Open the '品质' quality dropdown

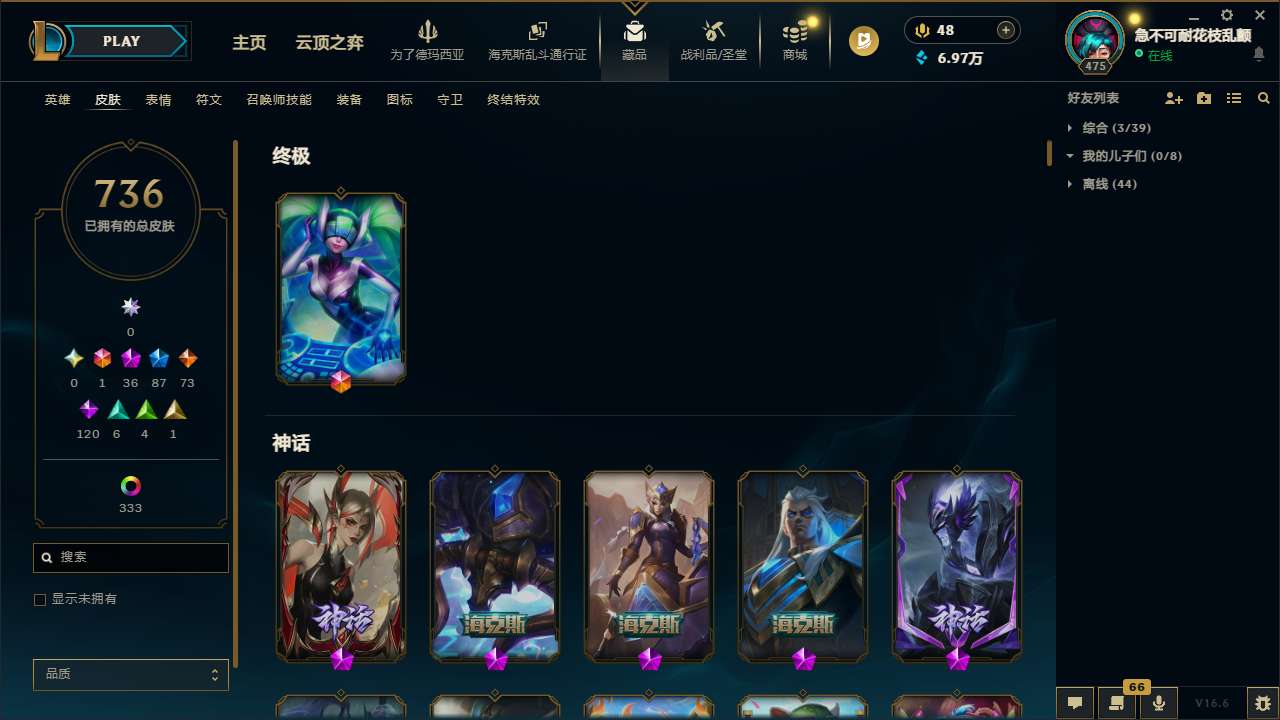(x=130, y=674)
